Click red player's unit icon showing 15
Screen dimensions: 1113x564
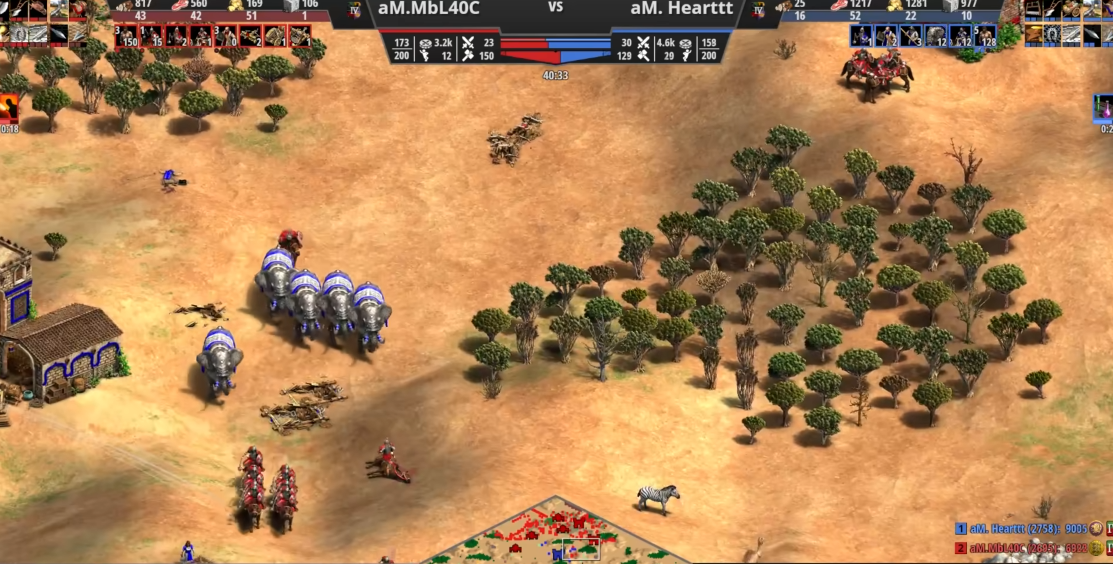click(152, 36)
